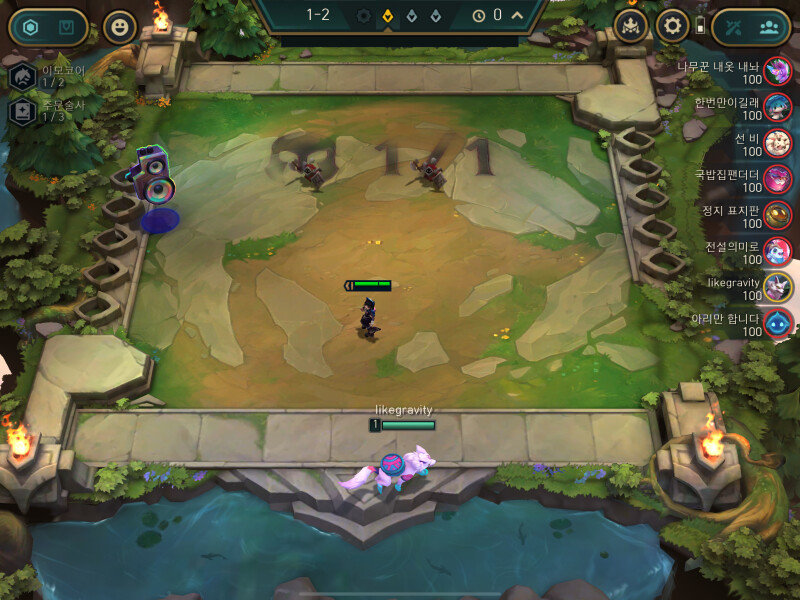Select likegravity in the player list

(778, 287)
